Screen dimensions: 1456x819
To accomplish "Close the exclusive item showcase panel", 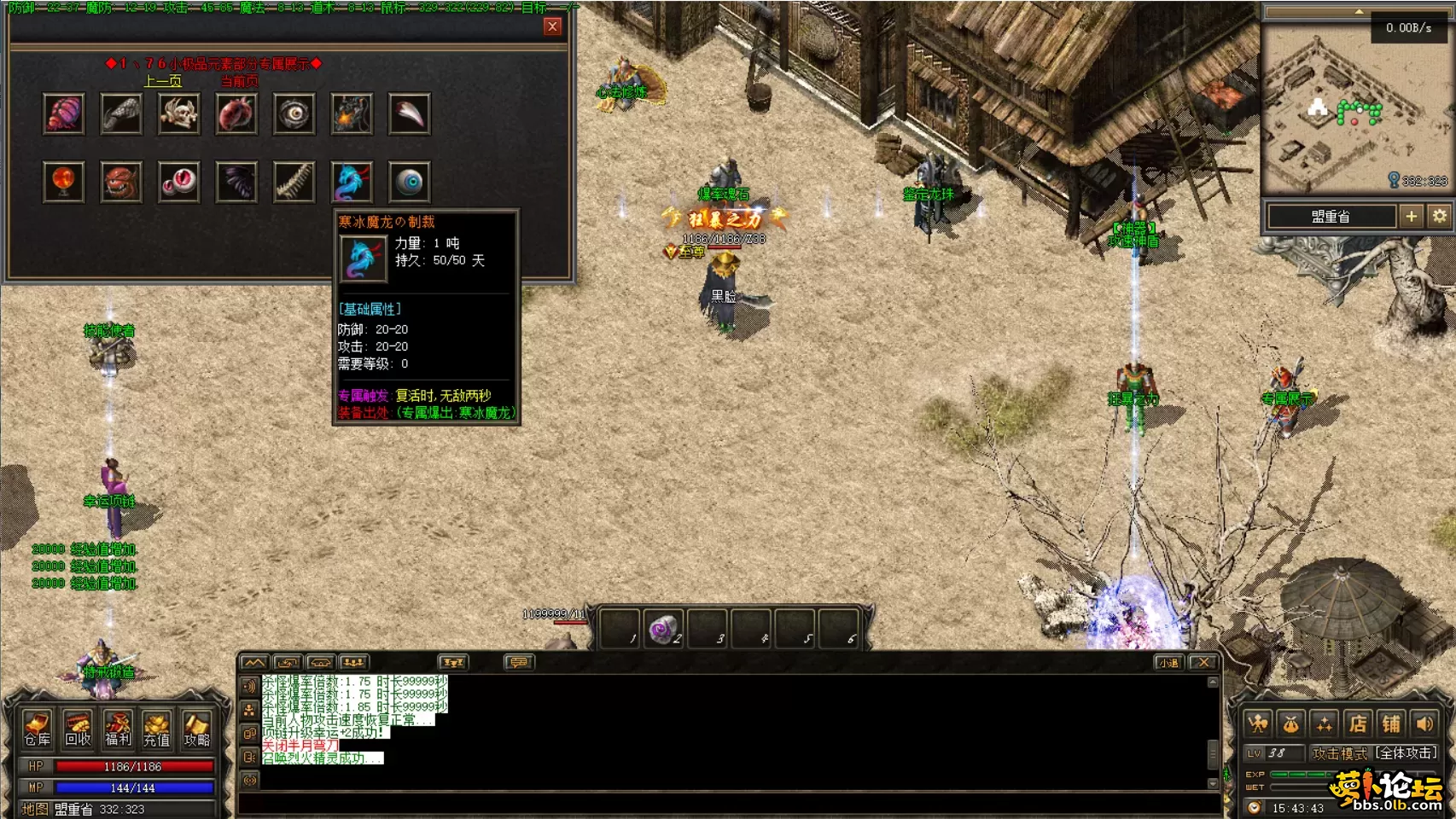I will click(552, 26).
